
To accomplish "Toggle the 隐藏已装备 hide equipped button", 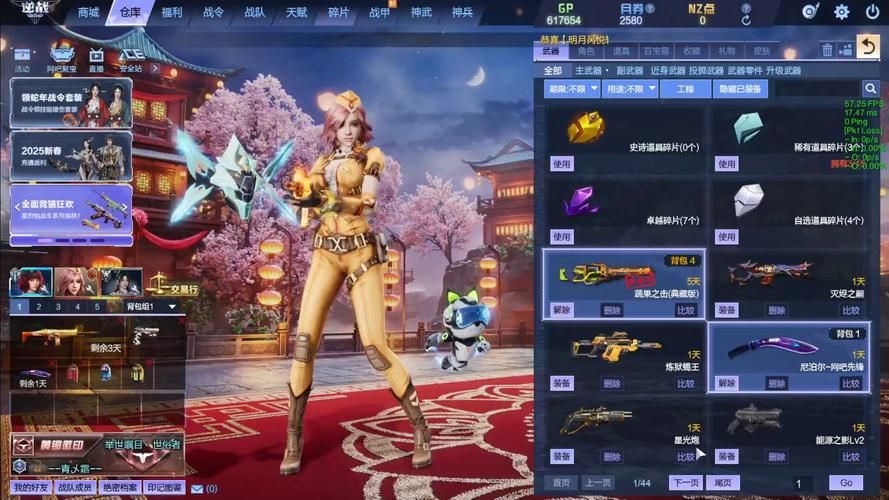I will point(741,89).
